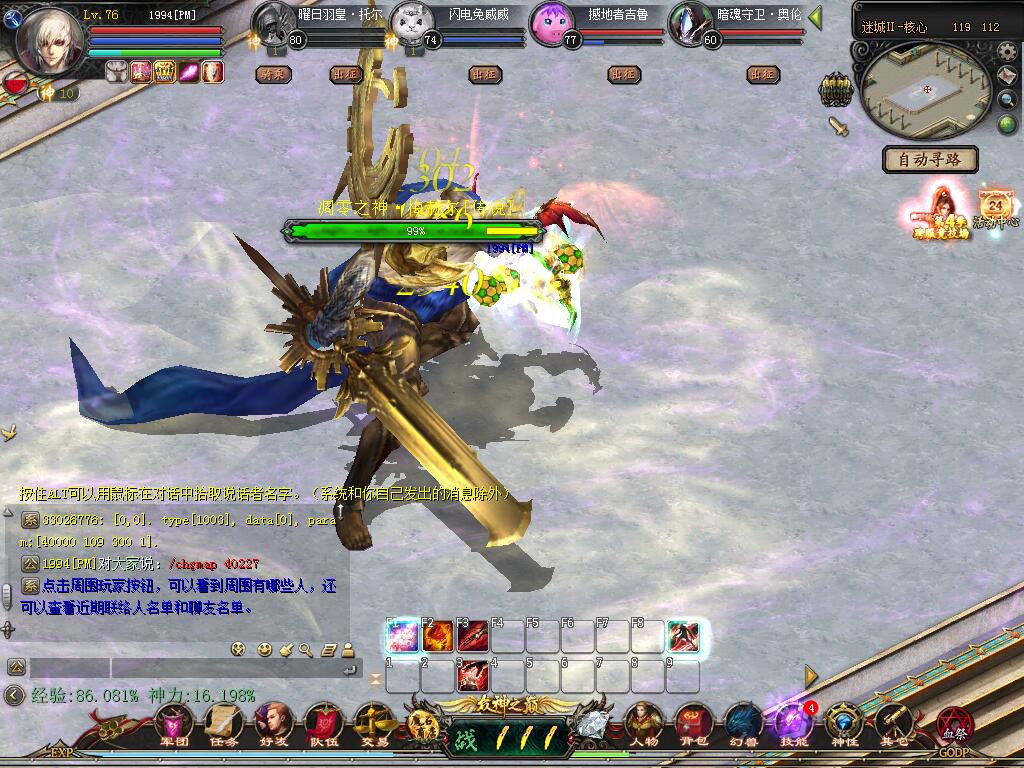Activate the F1 hotbar skill
This screenshot has height=768, width=1024.
[402, 636]
